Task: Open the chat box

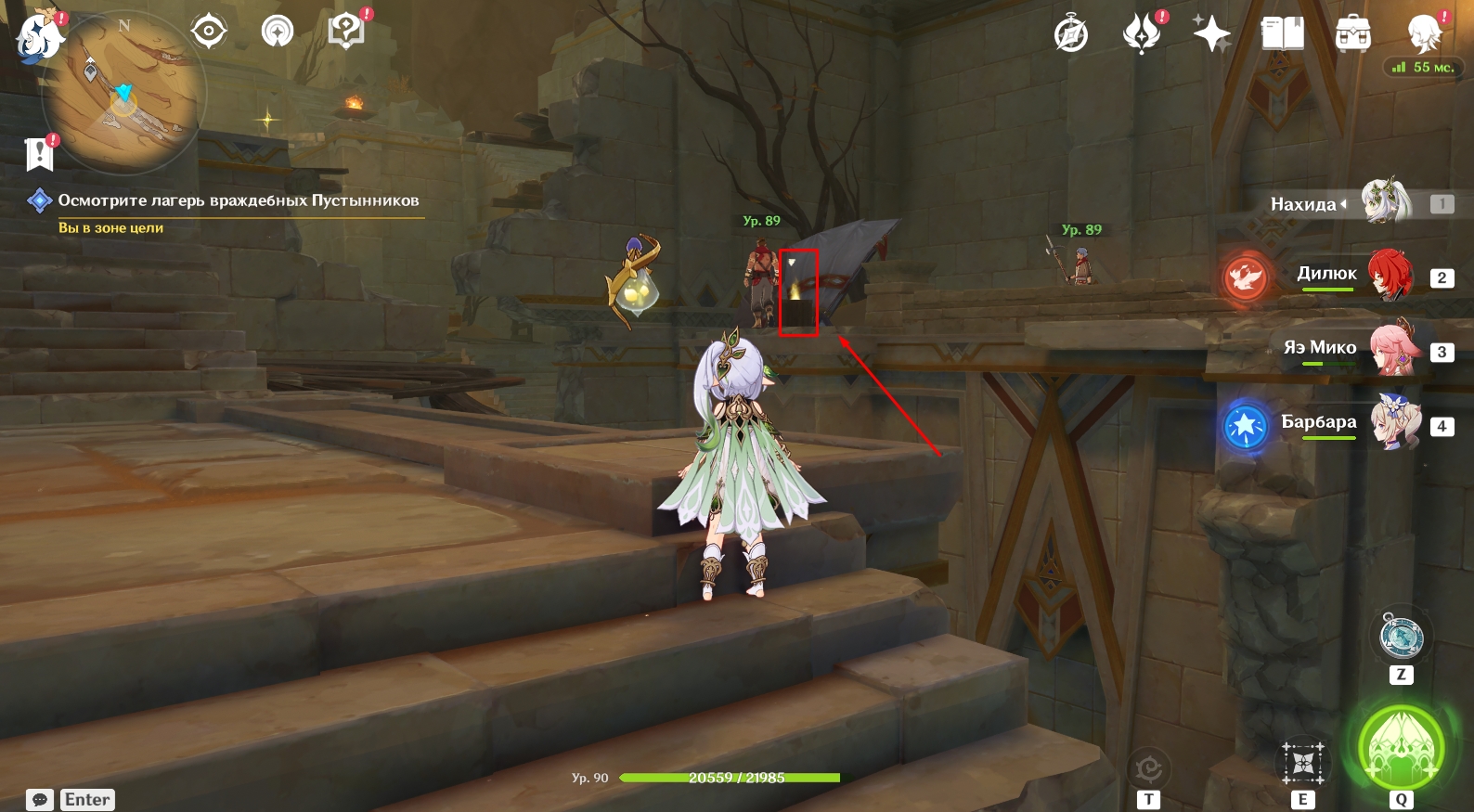Action: click(x=40, y=800)
